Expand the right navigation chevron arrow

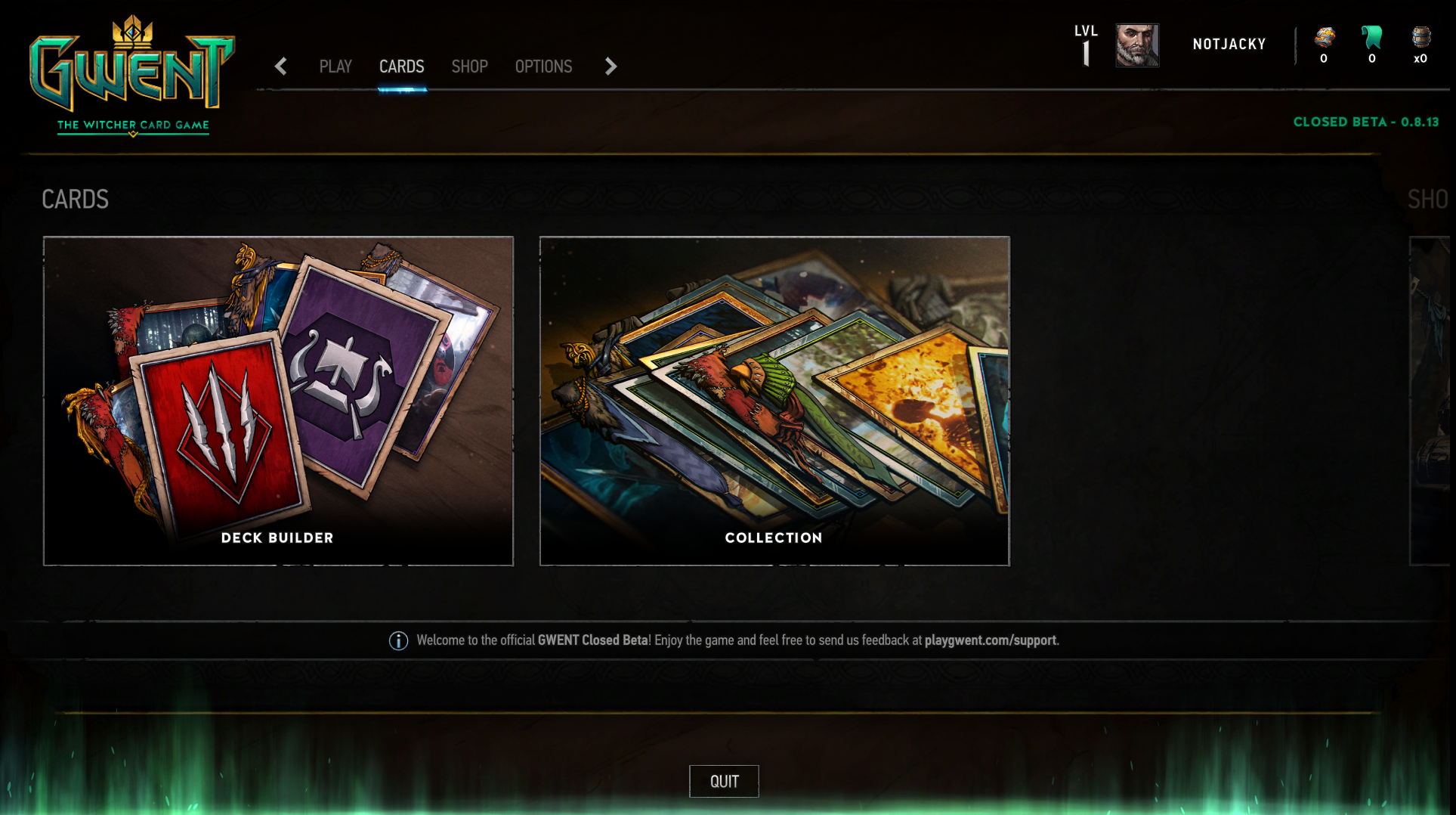610,67
